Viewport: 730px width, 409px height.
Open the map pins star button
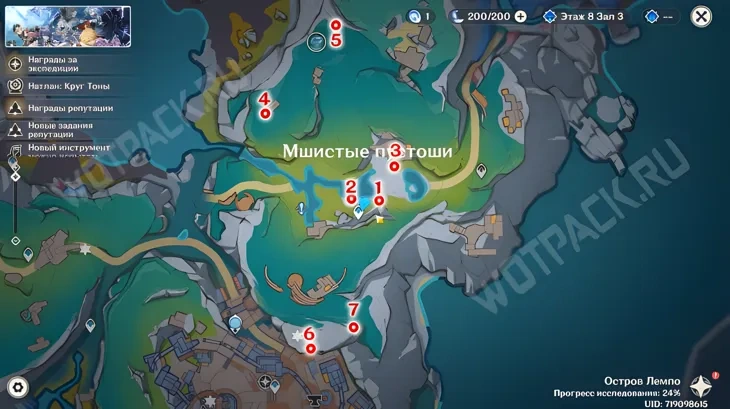pos(703,387)
